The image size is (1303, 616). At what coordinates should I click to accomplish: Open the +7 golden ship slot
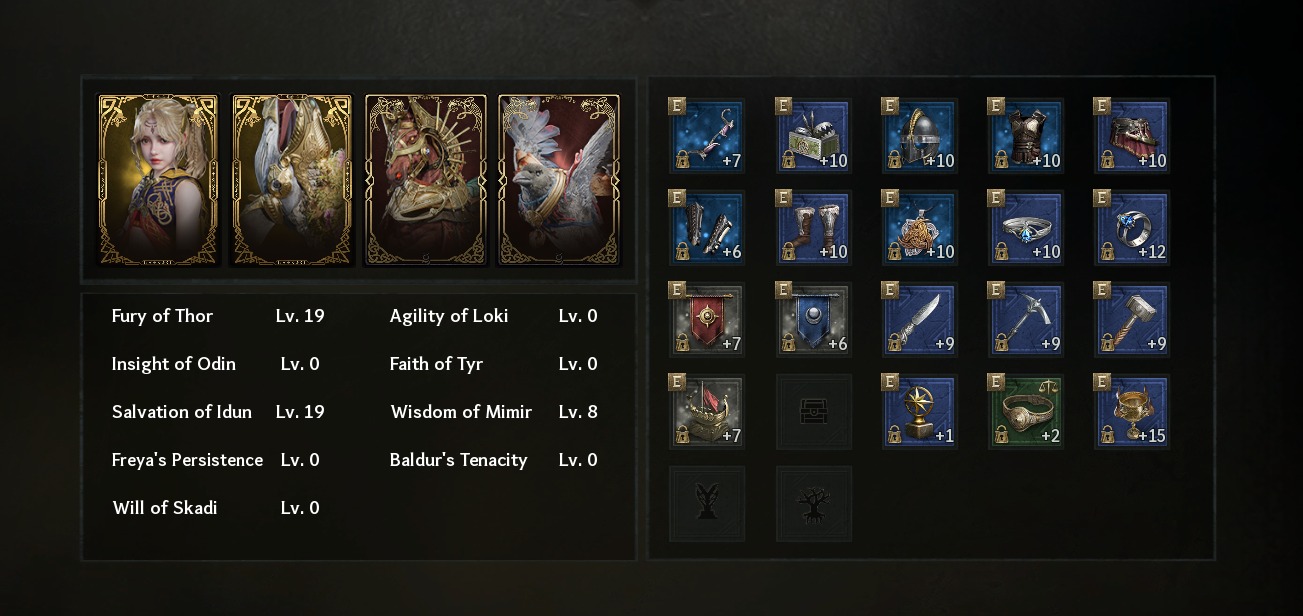point(707,412)
